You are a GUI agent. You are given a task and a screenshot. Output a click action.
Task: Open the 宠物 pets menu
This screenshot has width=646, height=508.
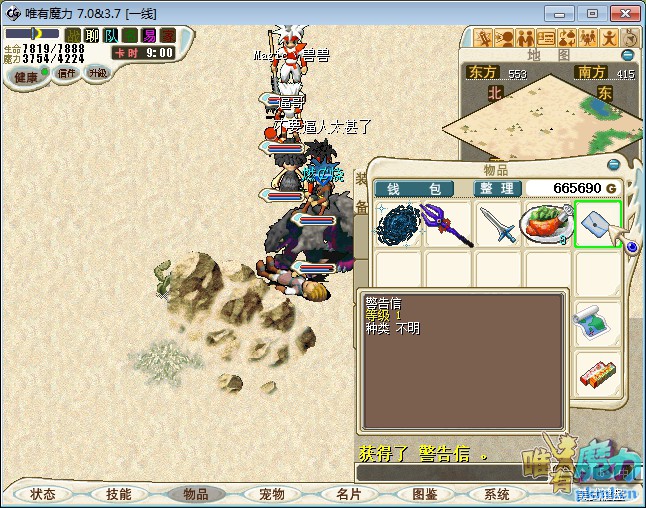(x=271, y=494)
